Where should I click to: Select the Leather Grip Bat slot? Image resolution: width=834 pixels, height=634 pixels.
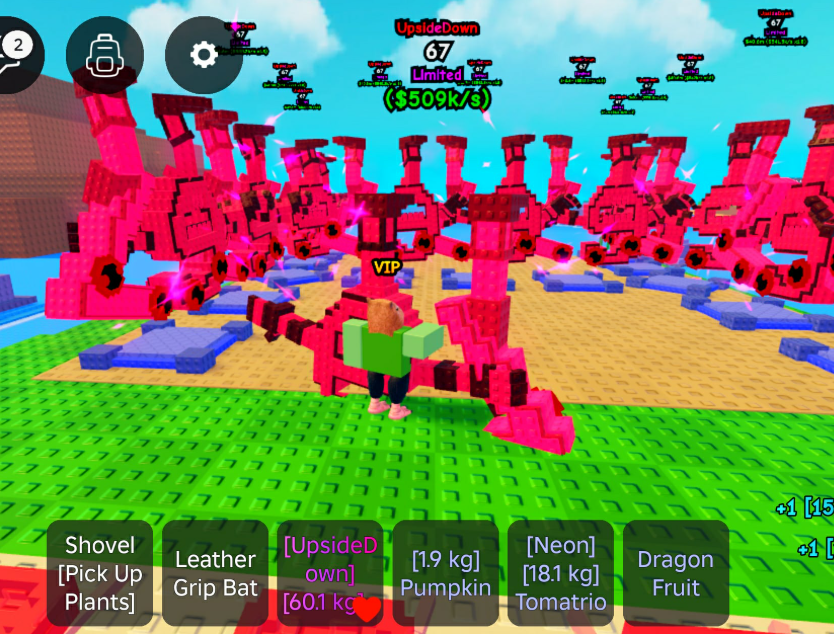(x=215, y=573)
